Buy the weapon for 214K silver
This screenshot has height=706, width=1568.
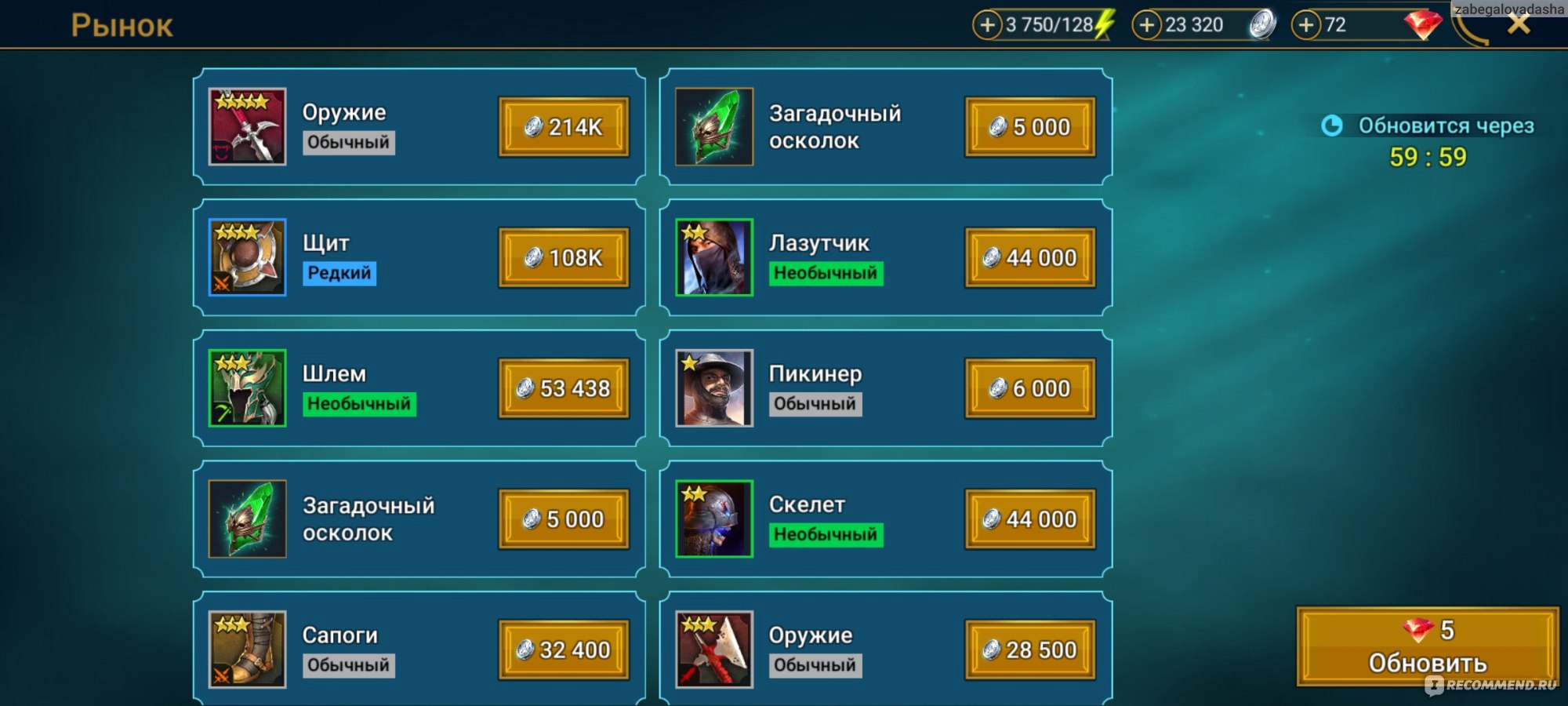coord(564,127)
